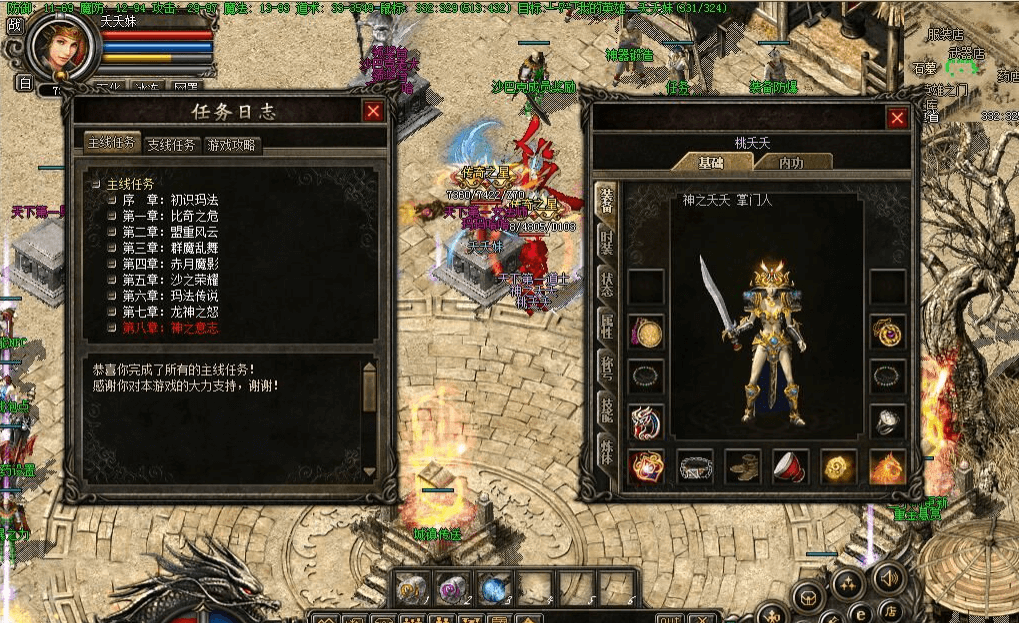Image resolution: width=1019 pixels, height=623 pixels.
Task: Close the quest log window
Action: (x=373, y=112)
